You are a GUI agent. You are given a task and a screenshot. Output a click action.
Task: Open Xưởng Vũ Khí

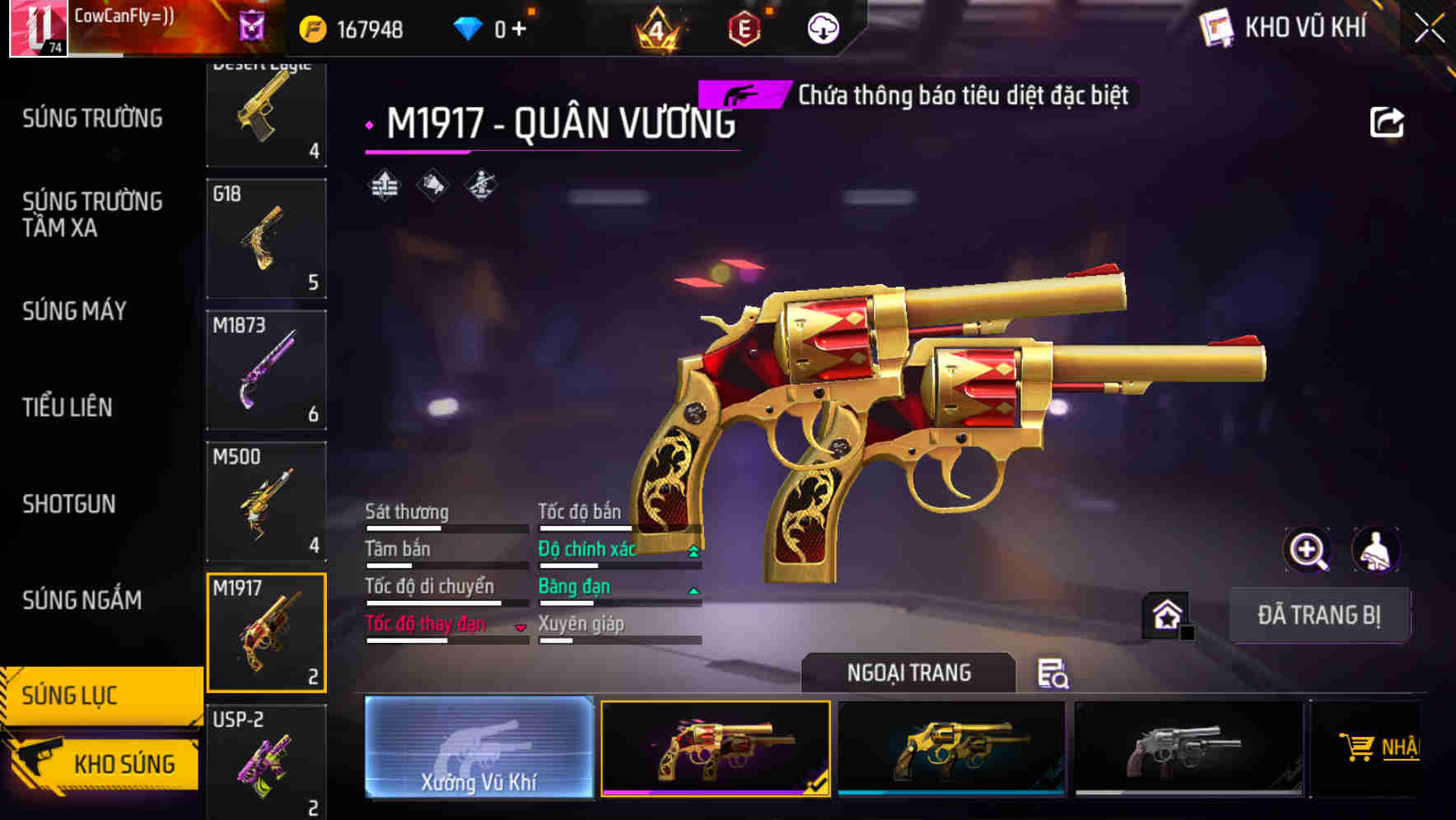(x=478, y=749)
